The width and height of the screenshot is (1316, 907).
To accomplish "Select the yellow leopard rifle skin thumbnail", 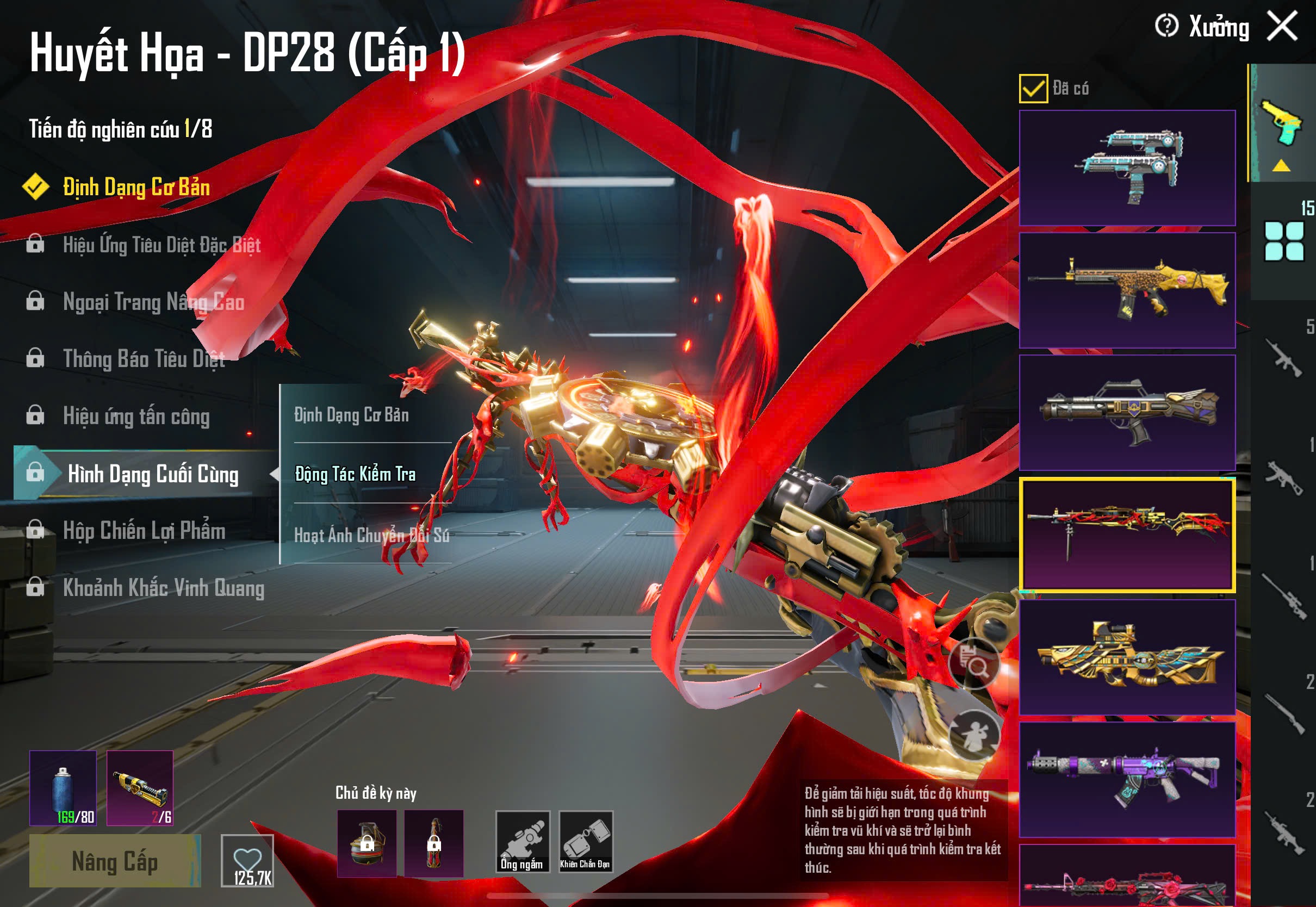I will pyautogui.click(x=1127, y=290).
